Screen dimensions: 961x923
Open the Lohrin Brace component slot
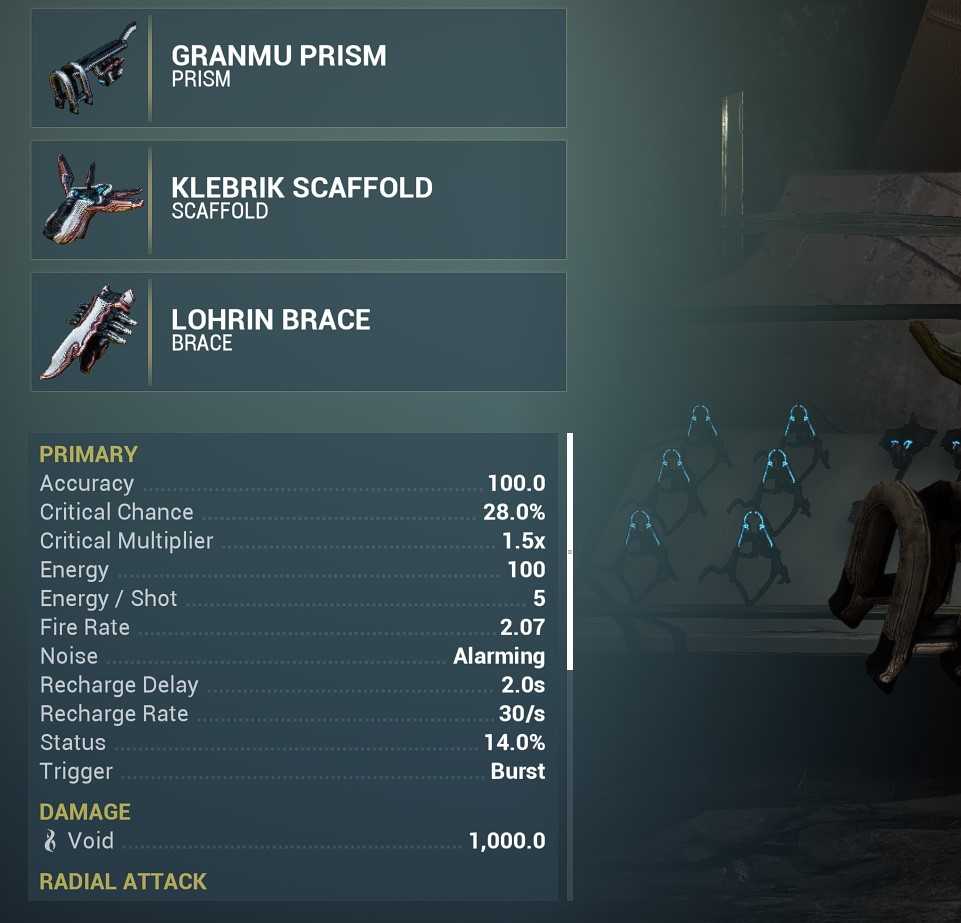298,332
